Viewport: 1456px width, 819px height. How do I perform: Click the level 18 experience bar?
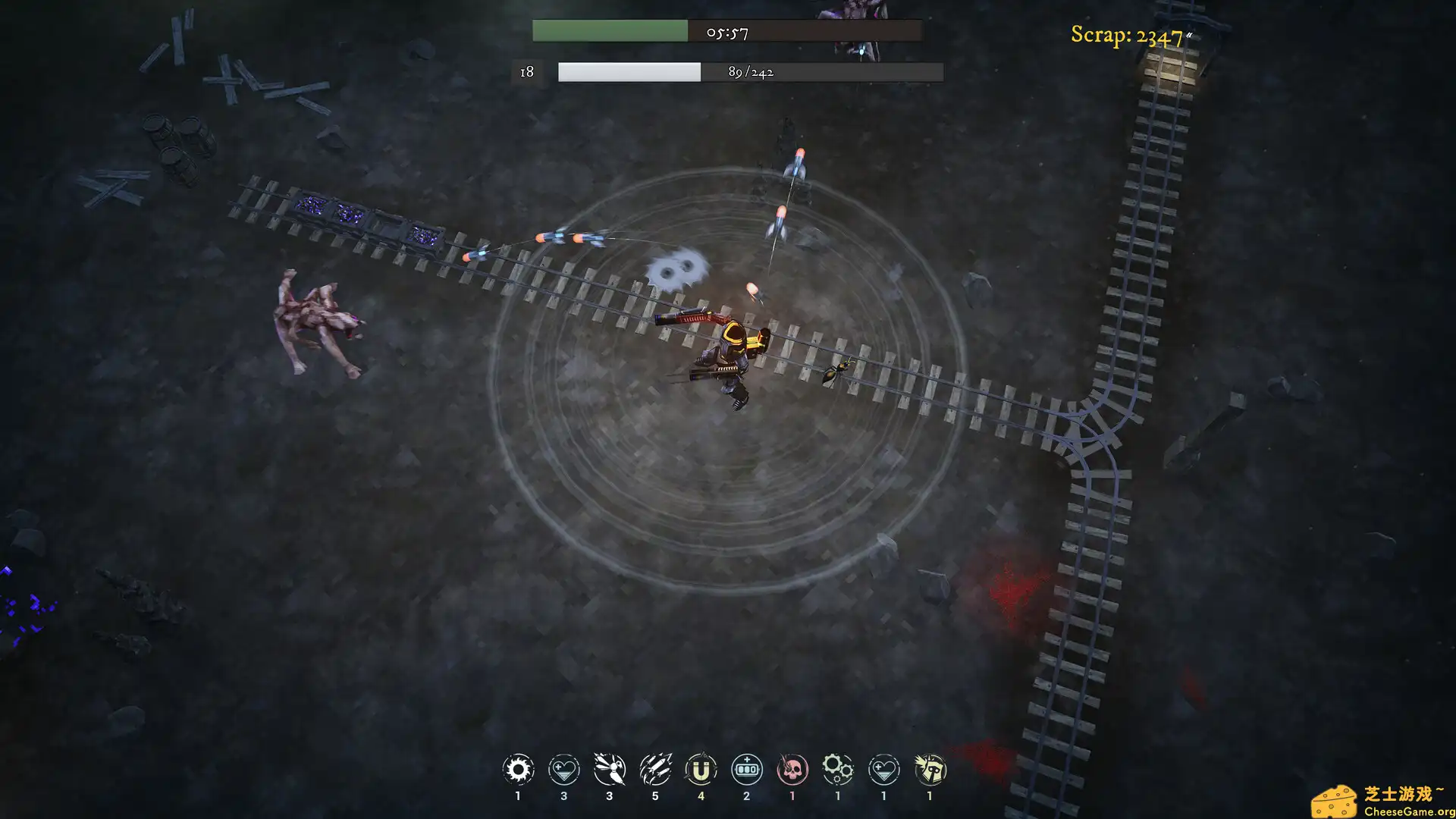pyautogui.click(x=629, y=72)
